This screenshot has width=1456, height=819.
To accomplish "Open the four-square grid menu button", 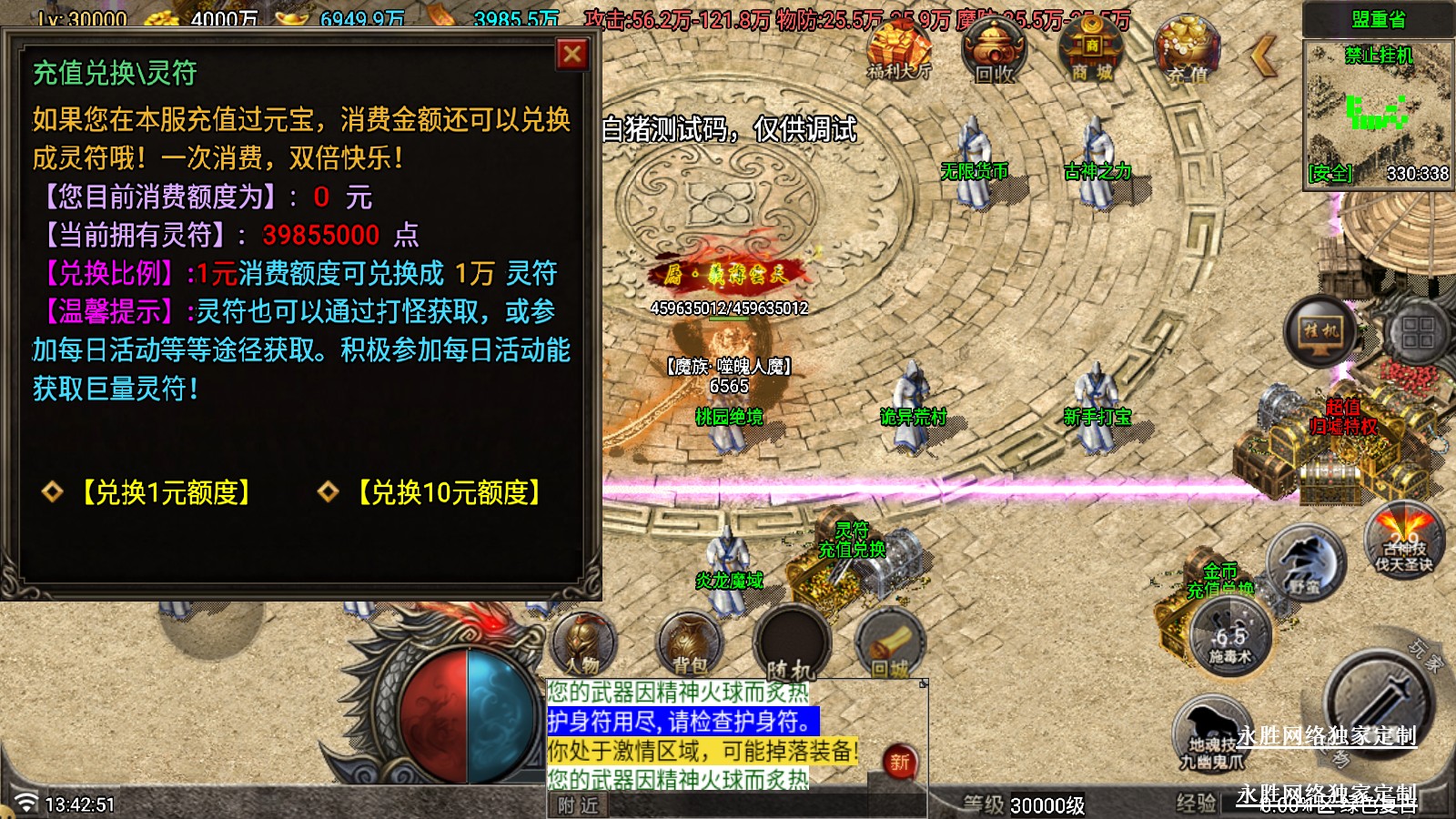I will 1417,331.
